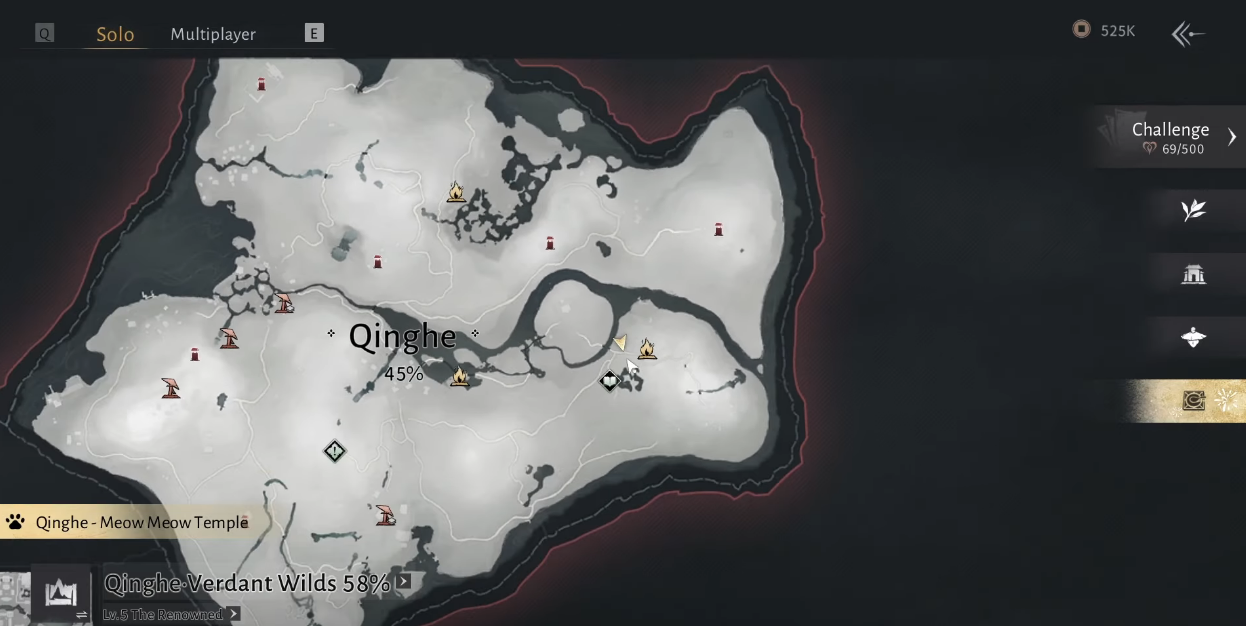The width and height of the screenshot is (1246, 626).
Task: Go back using the arrow button
Action: pyautogui.click(x=1188, y=34)
